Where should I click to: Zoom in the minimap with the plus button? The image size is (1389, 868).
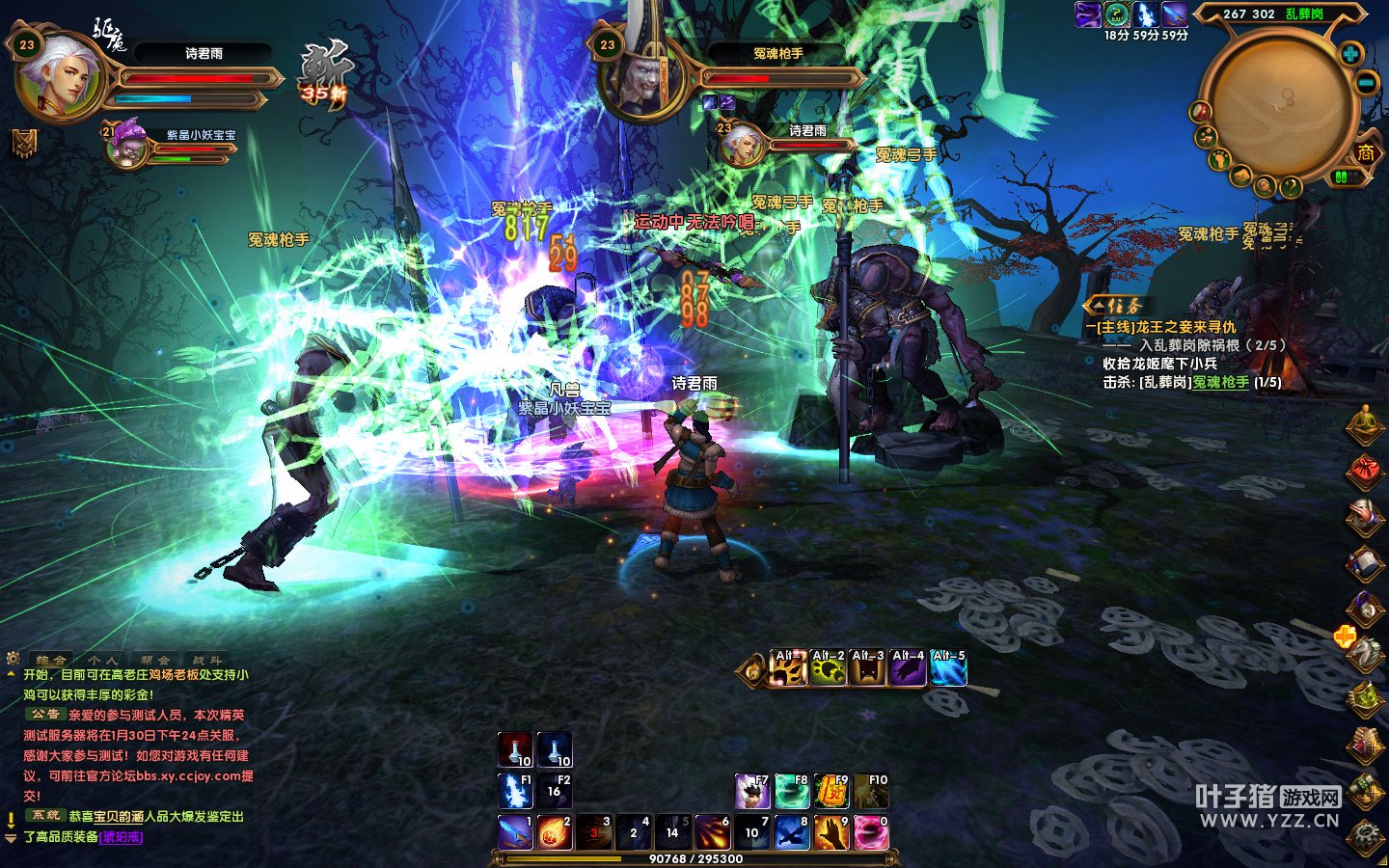1350,54
